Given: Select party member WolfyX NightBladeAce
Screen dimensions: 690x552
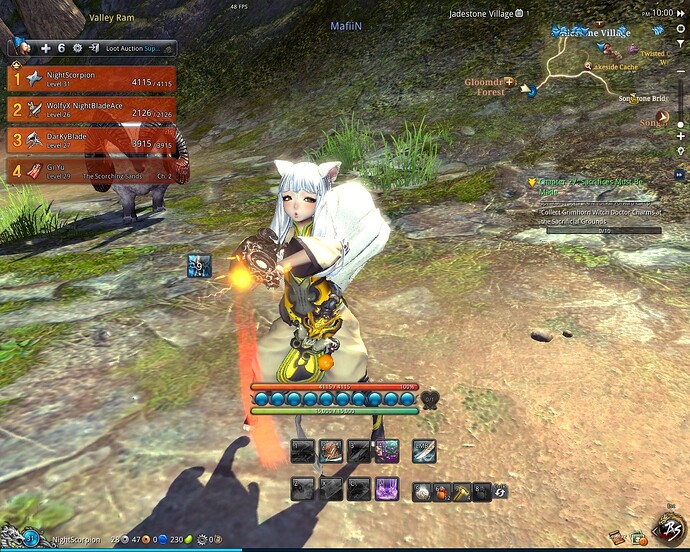Looking at the screenshot, I should (92, 109).
